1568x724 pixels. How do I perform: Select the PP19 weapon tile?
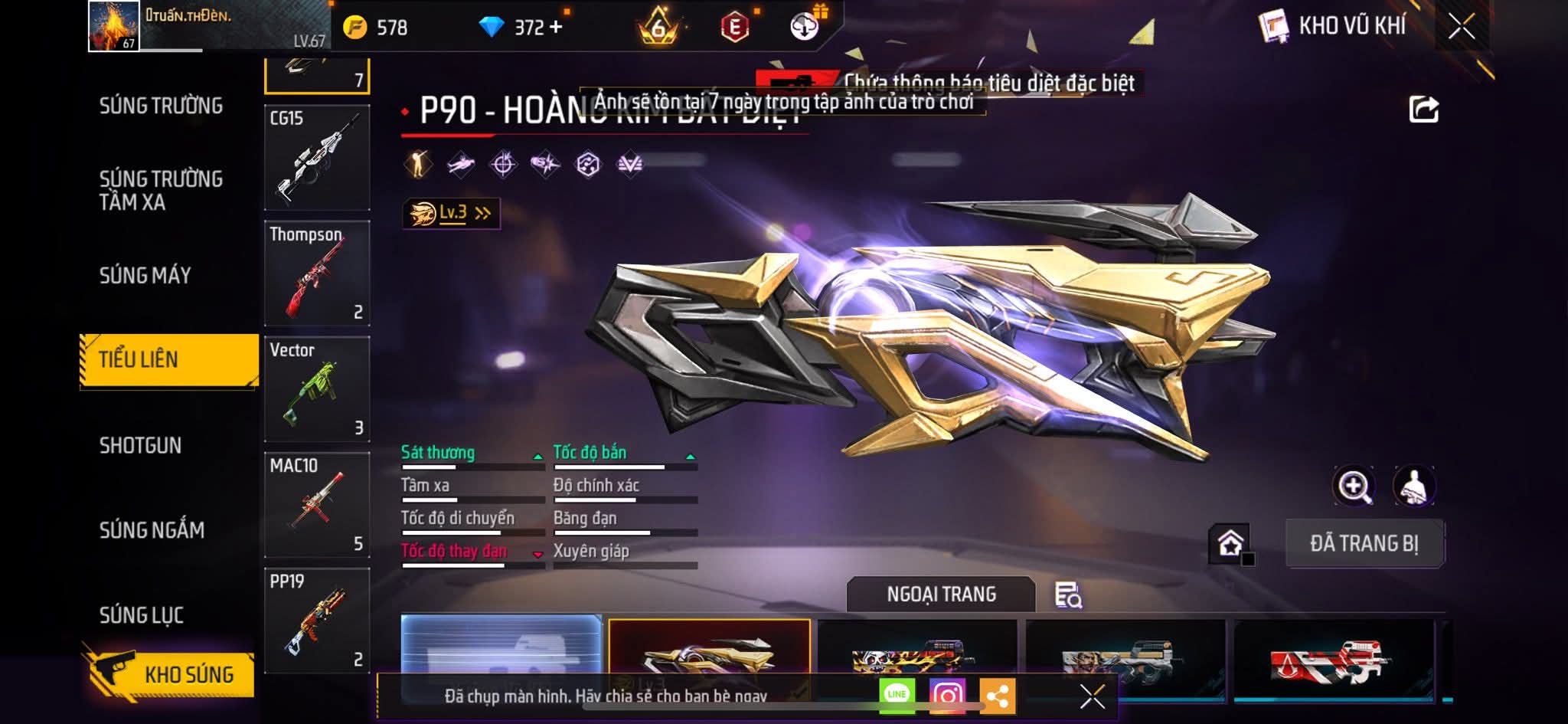click(317, 621)
